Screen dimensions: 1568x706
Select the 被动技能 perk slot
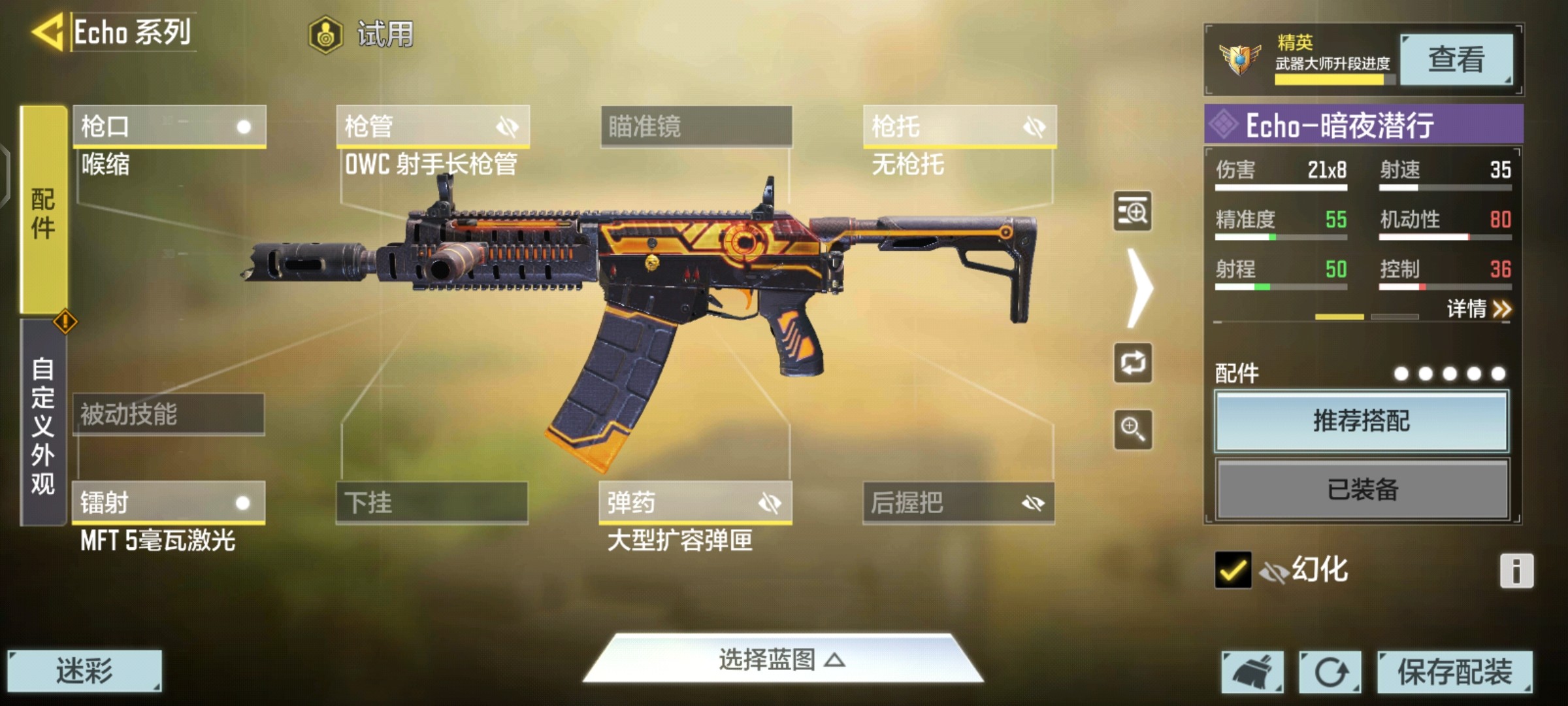tap(169, 414)
